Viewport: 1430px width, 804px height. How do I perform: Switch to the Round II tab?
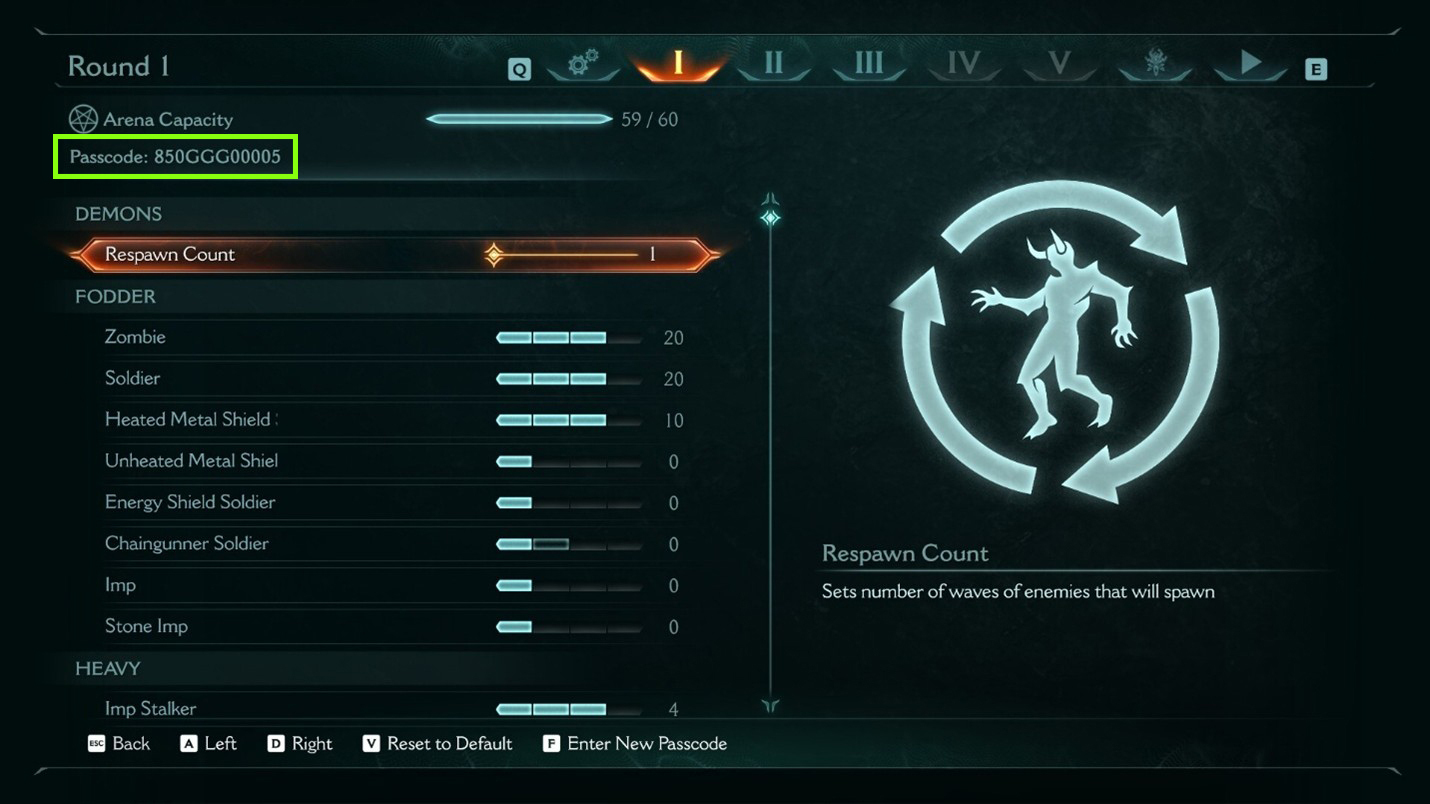click(x=776, y=62)
